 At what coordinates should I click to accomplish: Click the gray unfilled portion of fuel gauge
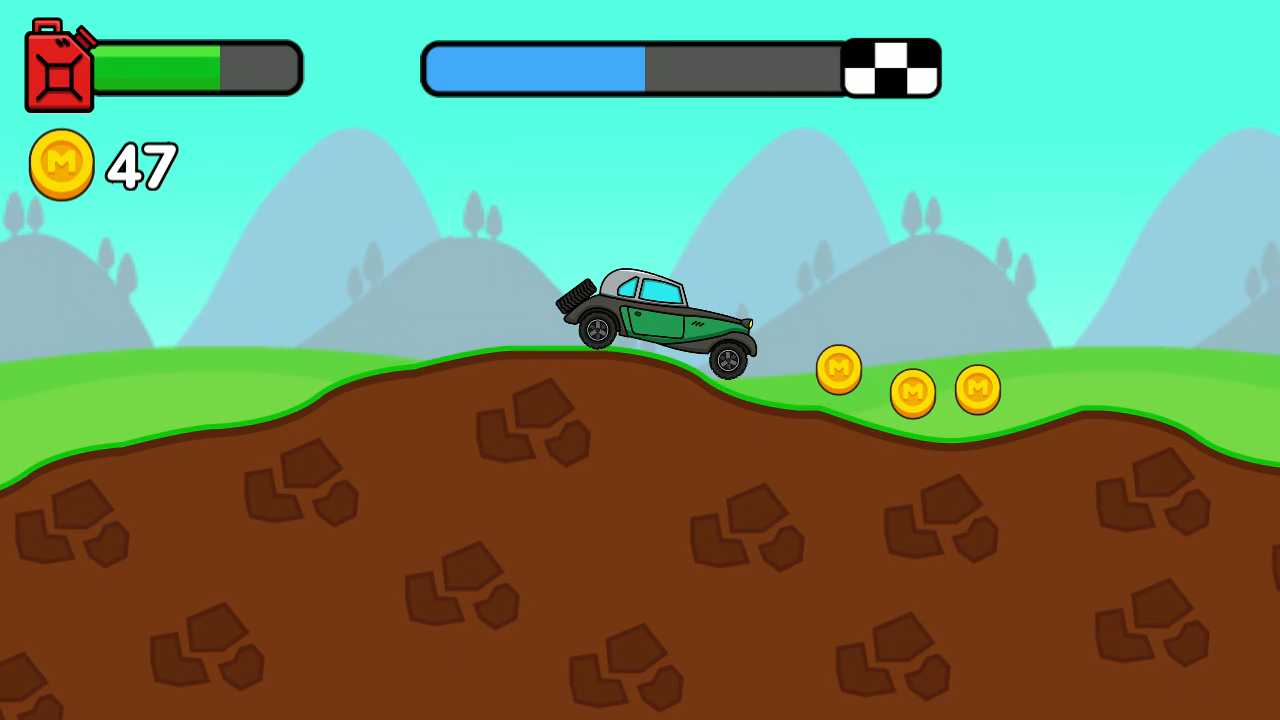(258, 66)
